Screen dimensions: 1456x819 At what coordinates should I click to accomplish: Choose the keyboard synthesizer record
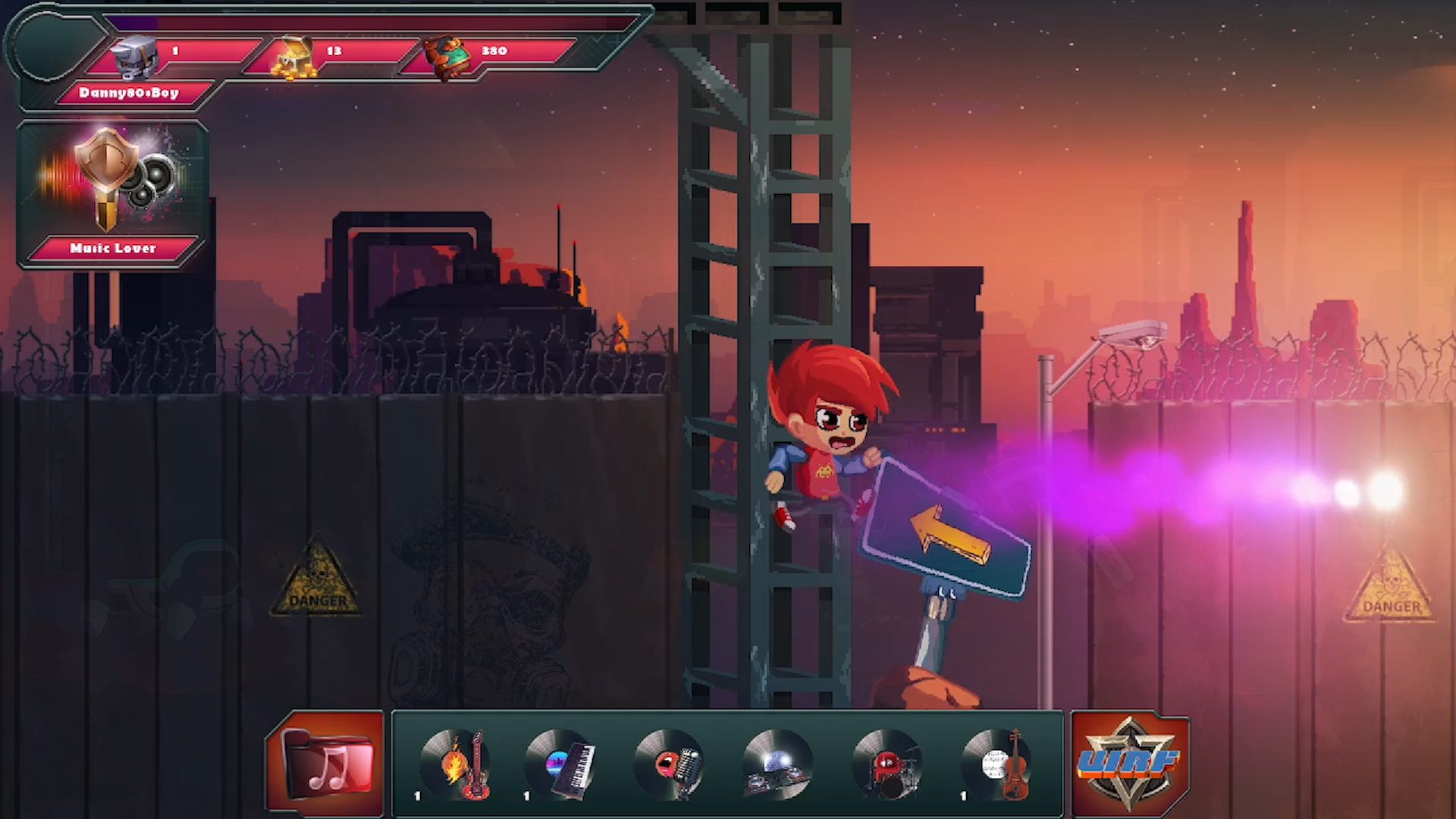coord(562,764)
